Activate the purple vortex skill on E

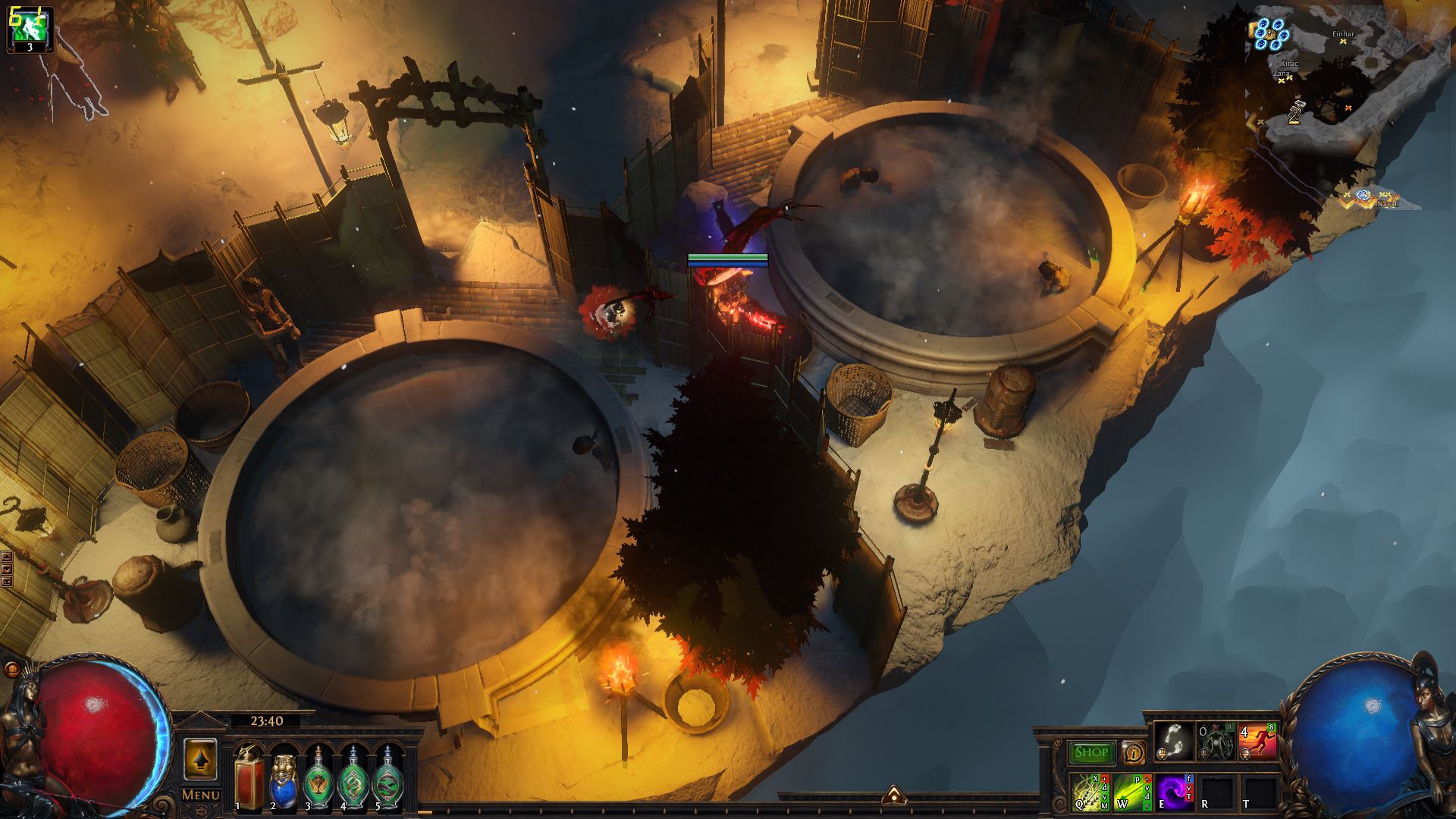click(1175, 792)
